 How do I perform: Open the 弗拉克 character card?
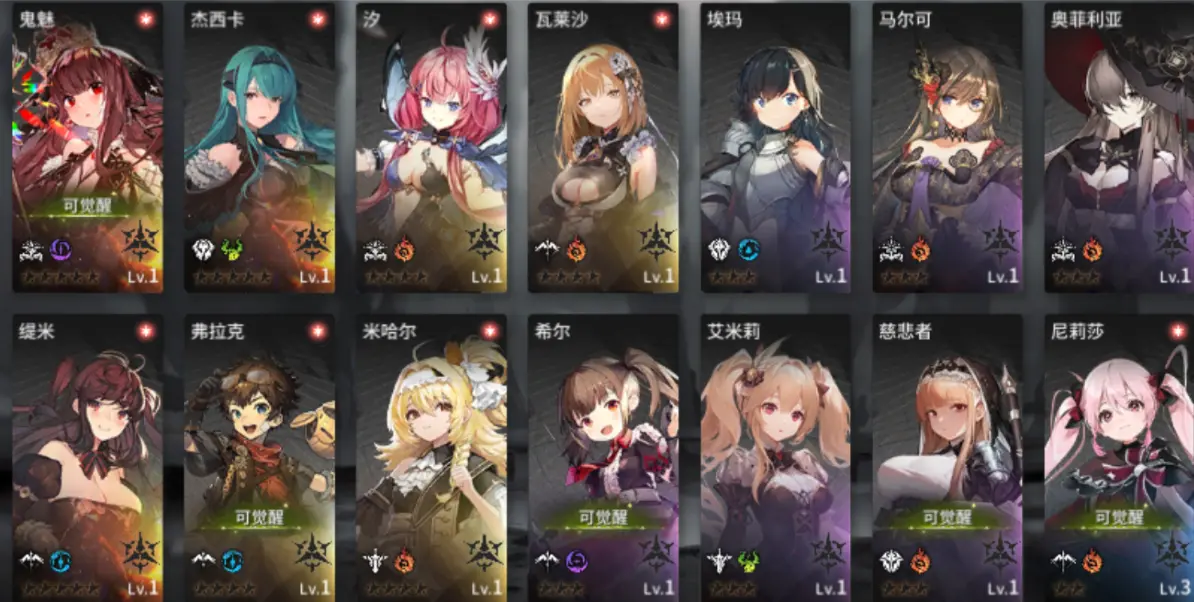258,458
